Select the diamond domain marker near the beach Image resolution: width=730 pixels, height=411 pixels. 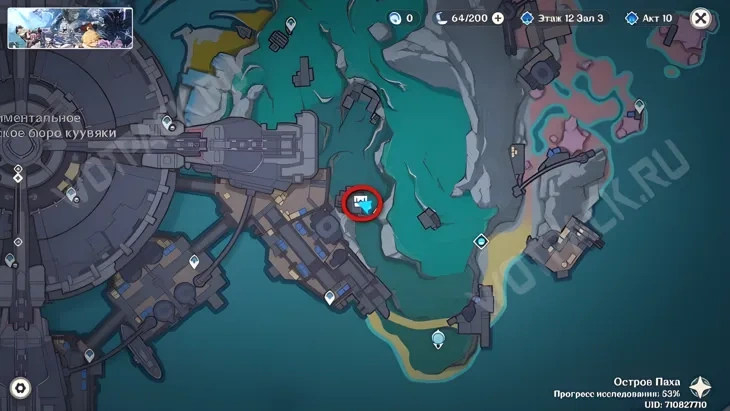click(x=481, y=240)
